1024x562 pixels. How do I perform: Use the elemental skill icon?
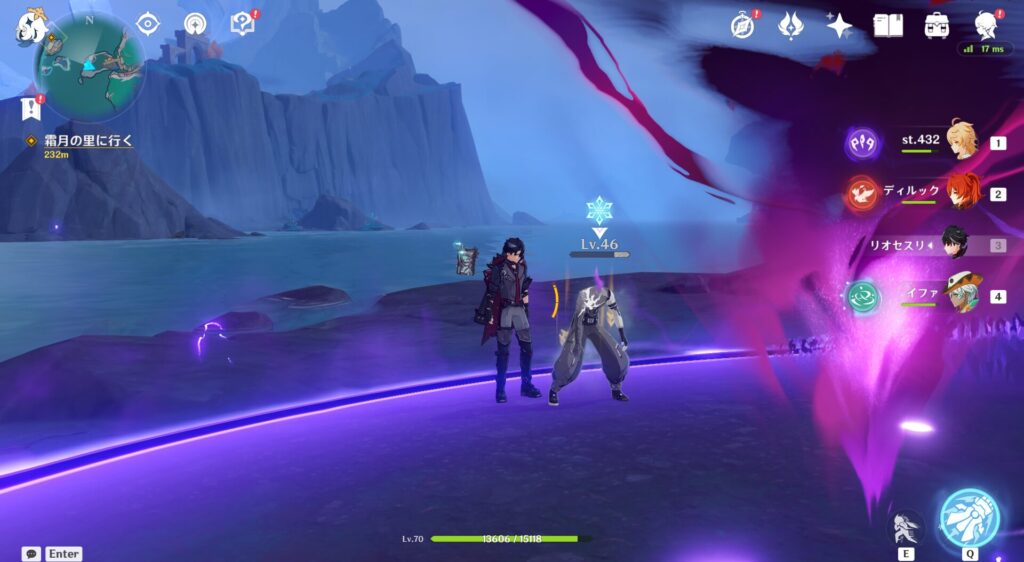click(x=906, y=527)
